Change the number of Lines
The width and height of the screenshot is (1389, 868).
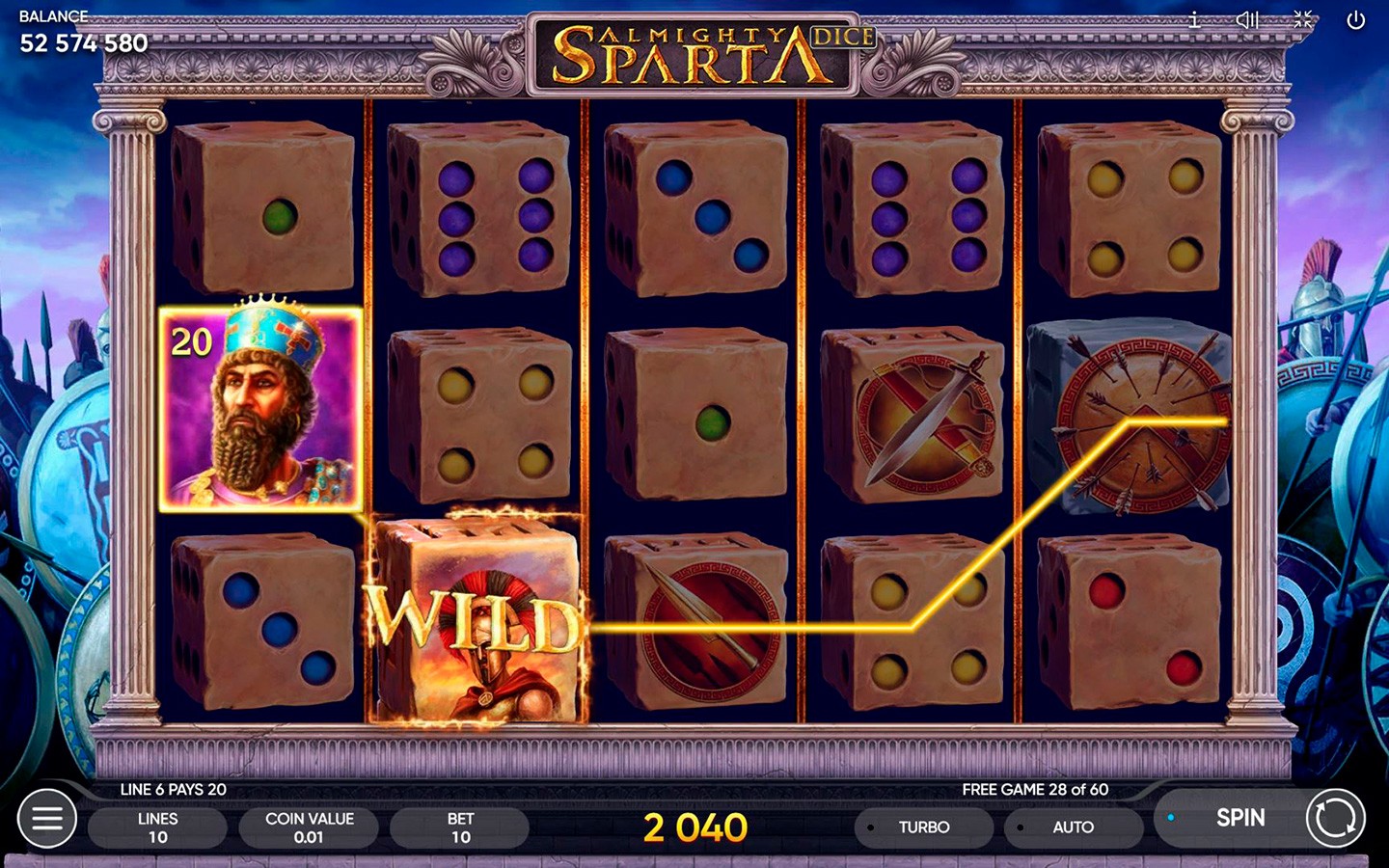point(157,827)
